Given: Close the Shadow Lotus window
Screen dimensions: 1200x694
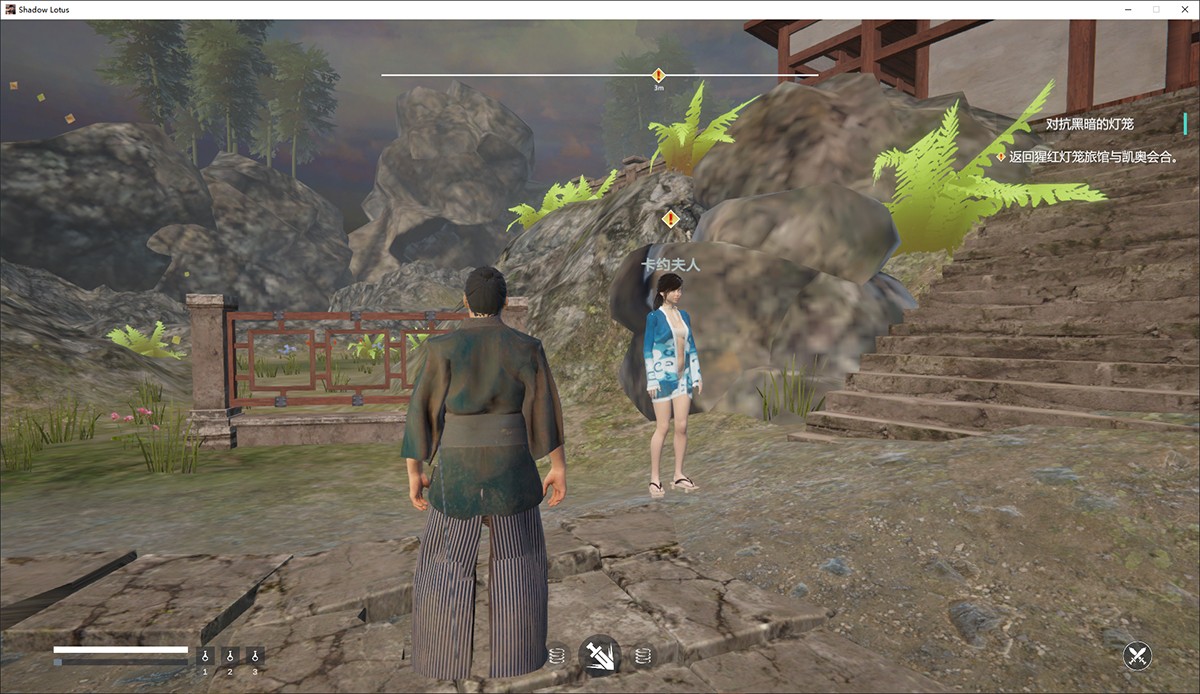Looking at the screenshot, I should pyautogui.click(x=1184, y=9).
